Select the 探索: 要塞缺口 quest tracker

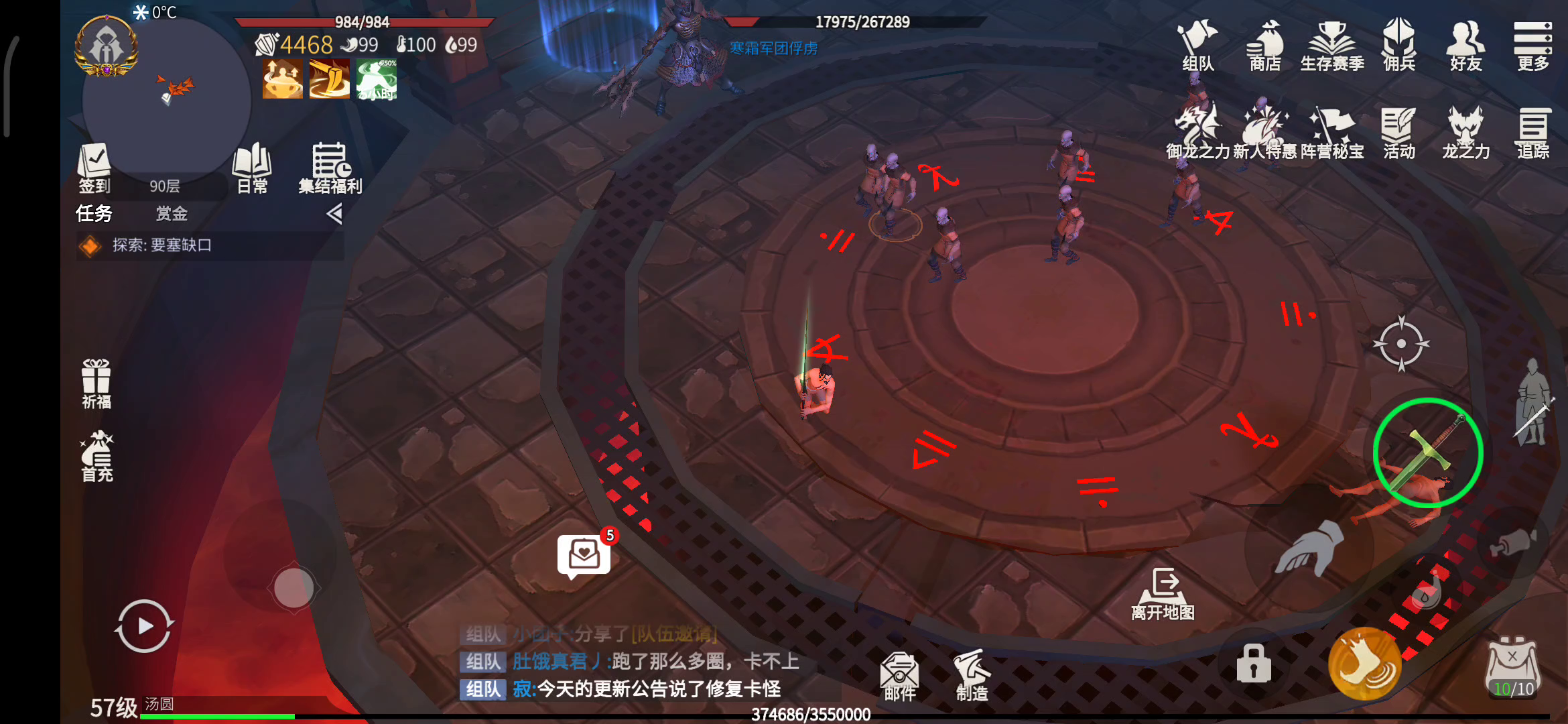click(161, 245)
